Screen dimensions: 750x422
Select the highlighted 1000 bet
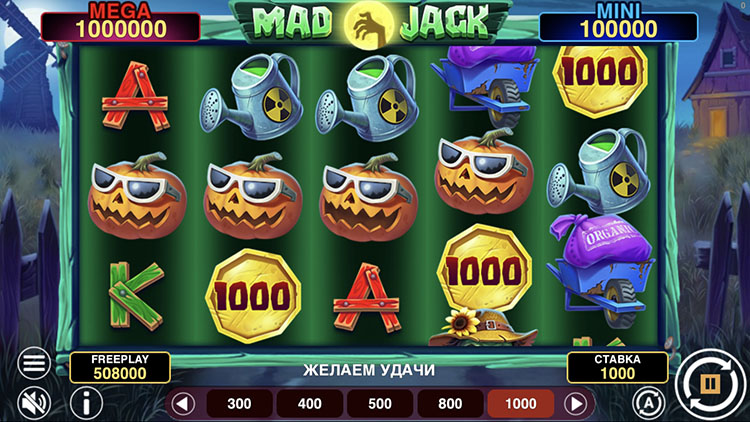click(x=520, y=404)
